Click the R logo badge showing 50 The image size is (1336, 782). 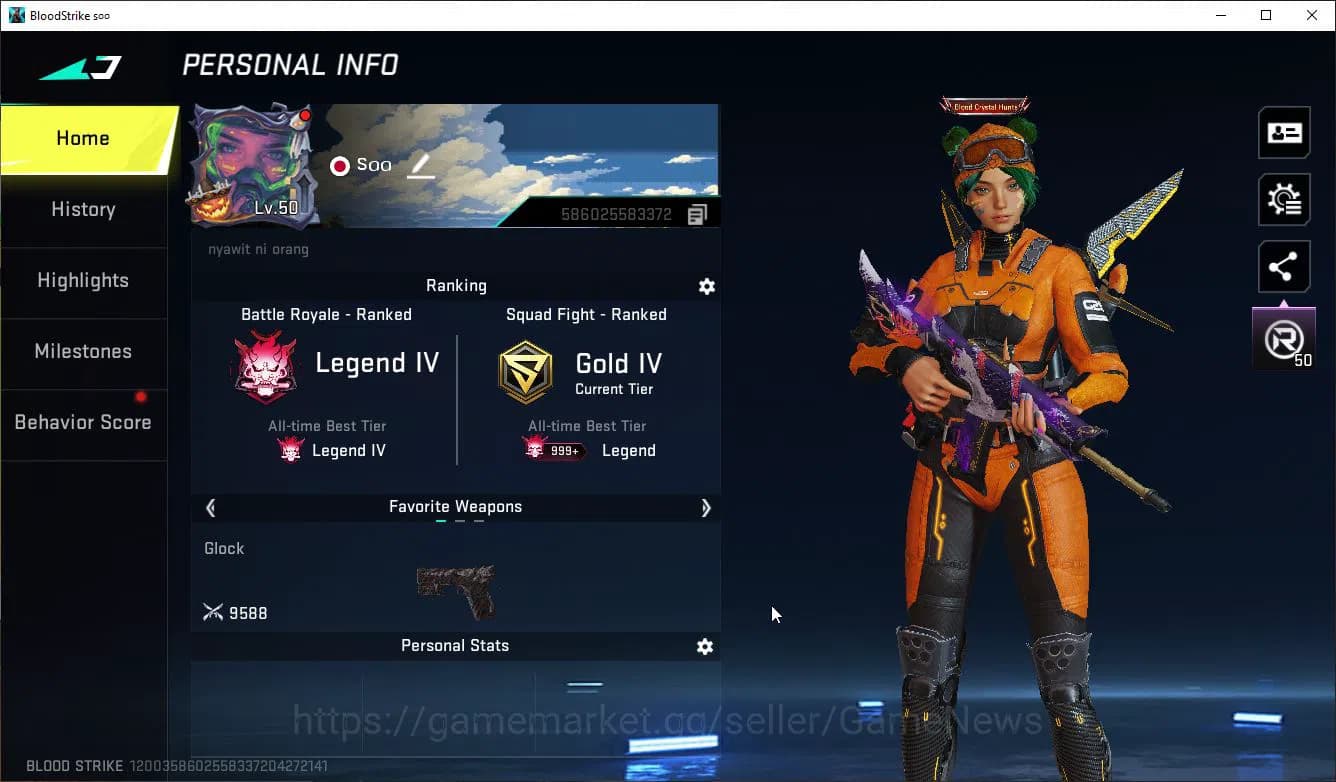[x=1283, y=337]
